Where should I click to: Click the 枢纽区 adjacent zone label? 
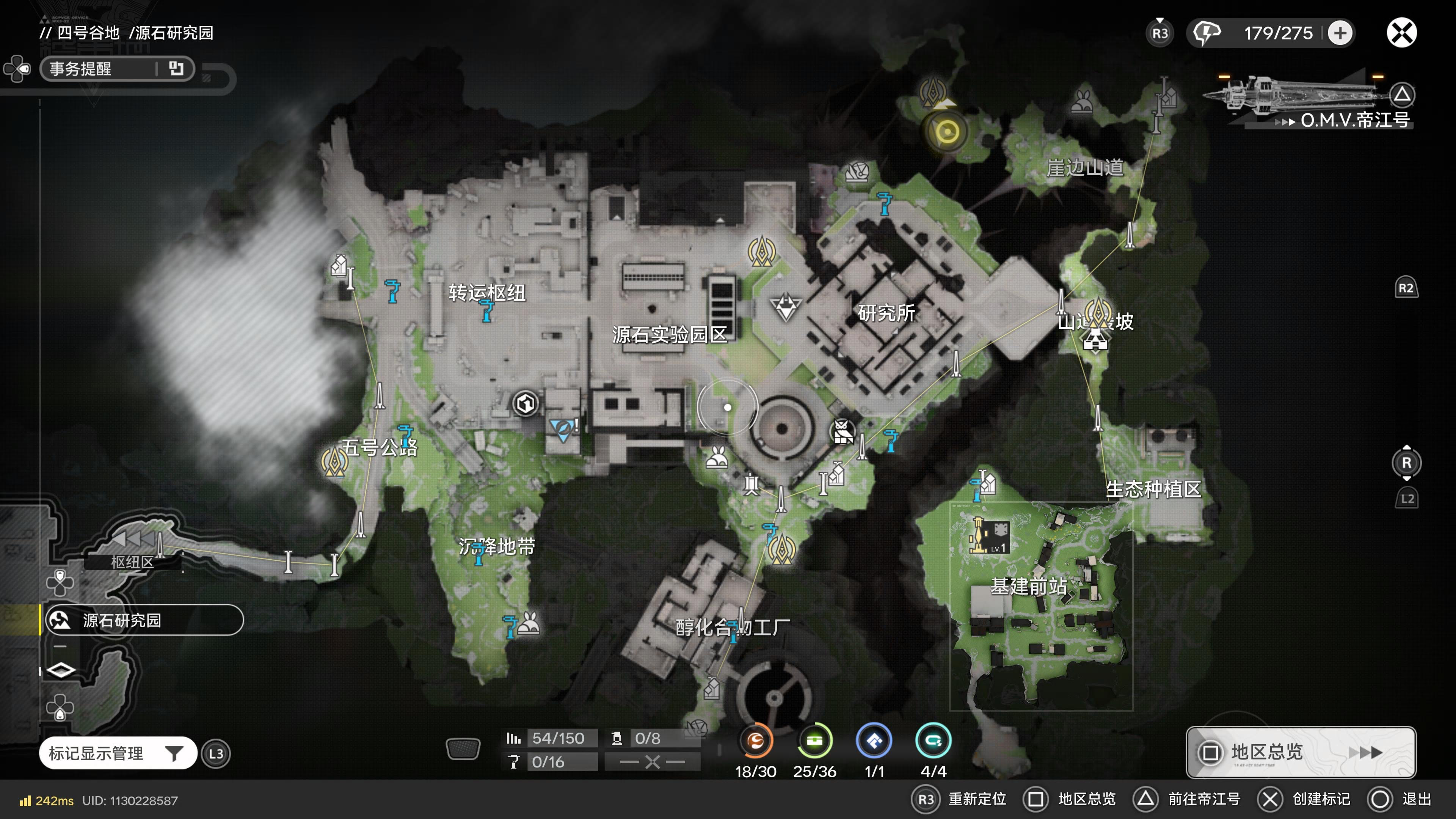[x=132, y=562]
